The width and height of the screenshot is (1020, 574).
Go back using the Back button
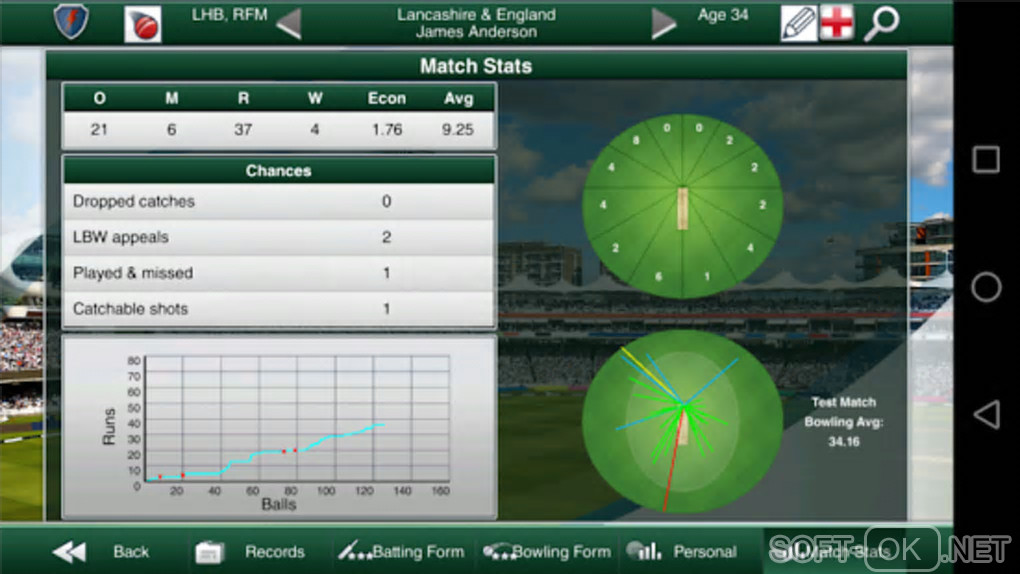(102, 551)
